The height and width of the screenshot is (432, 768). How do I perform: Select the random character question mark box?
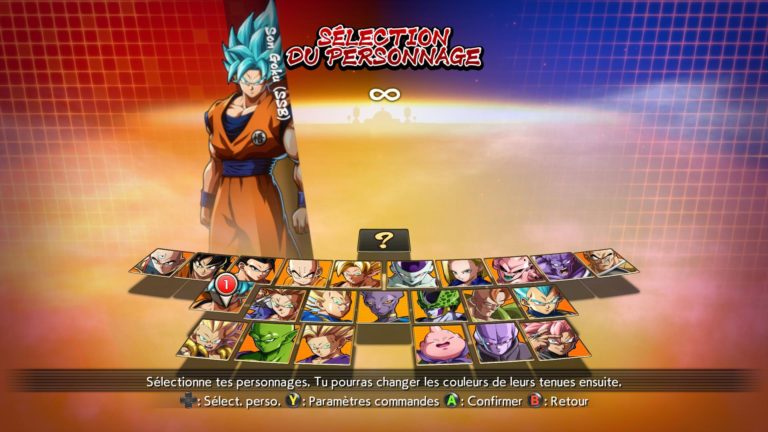(384, 240)
